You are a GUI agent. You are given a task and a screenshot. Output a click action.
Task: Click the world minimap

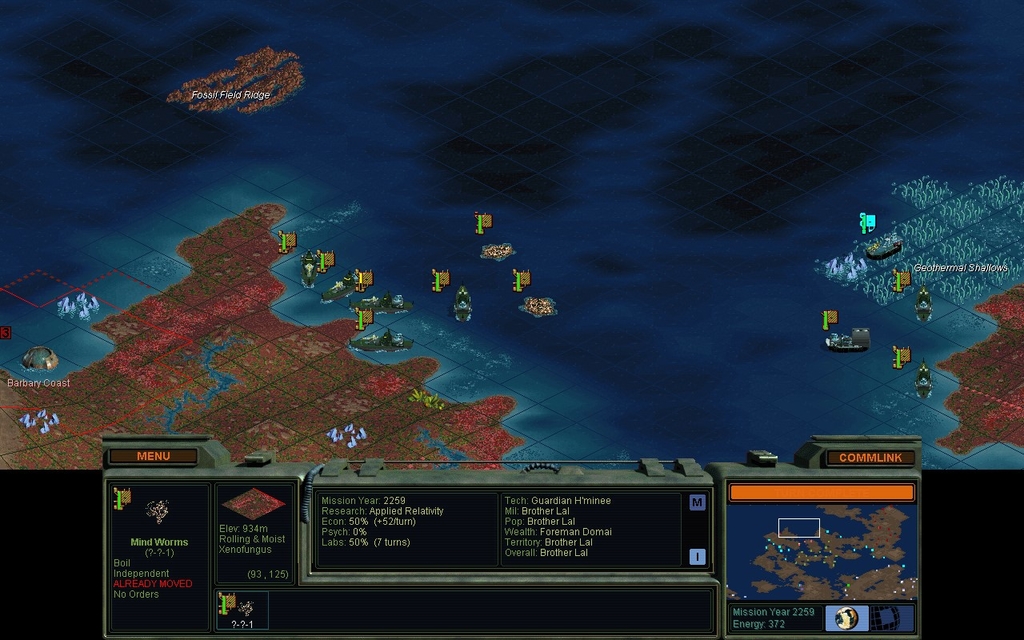point(821,551)
